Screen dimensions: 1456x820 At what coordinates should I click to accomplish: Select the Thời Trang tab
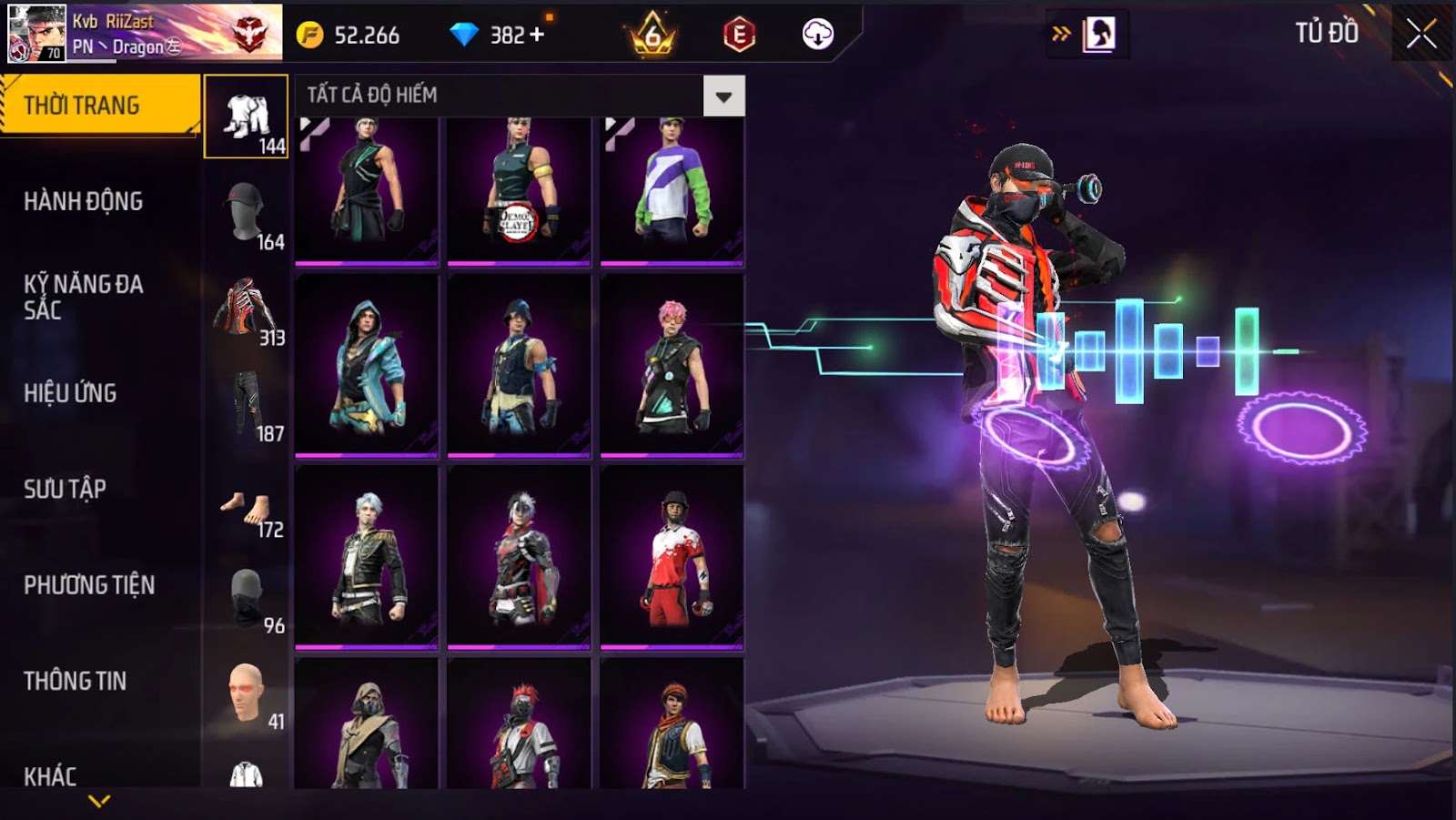(99, 106)
